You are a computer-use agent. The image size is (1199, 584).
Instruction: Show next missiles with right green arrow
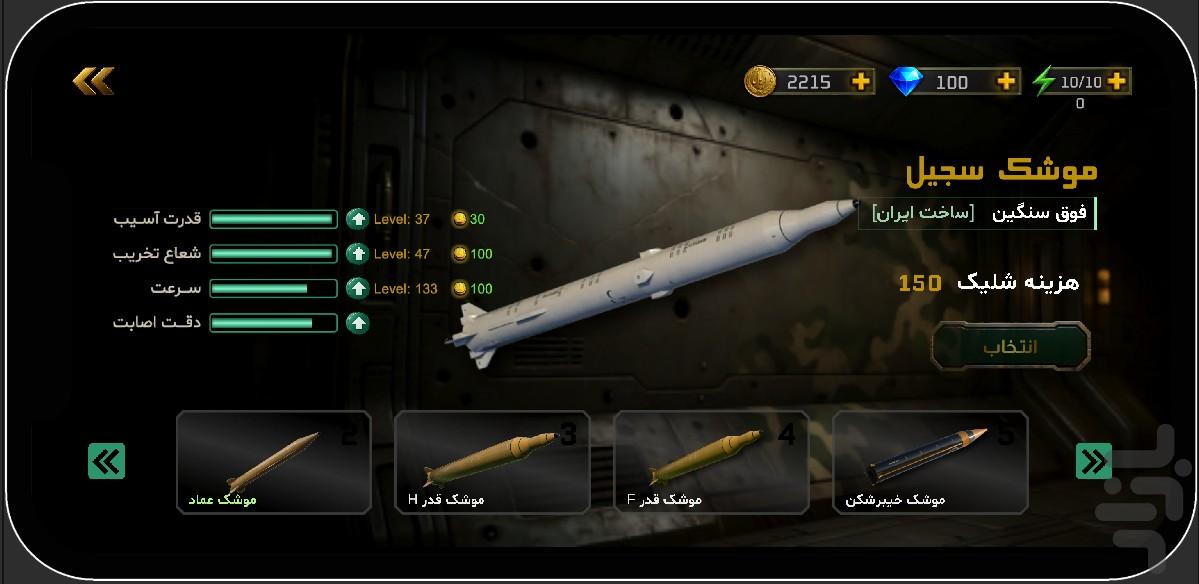pos(1093,461)
